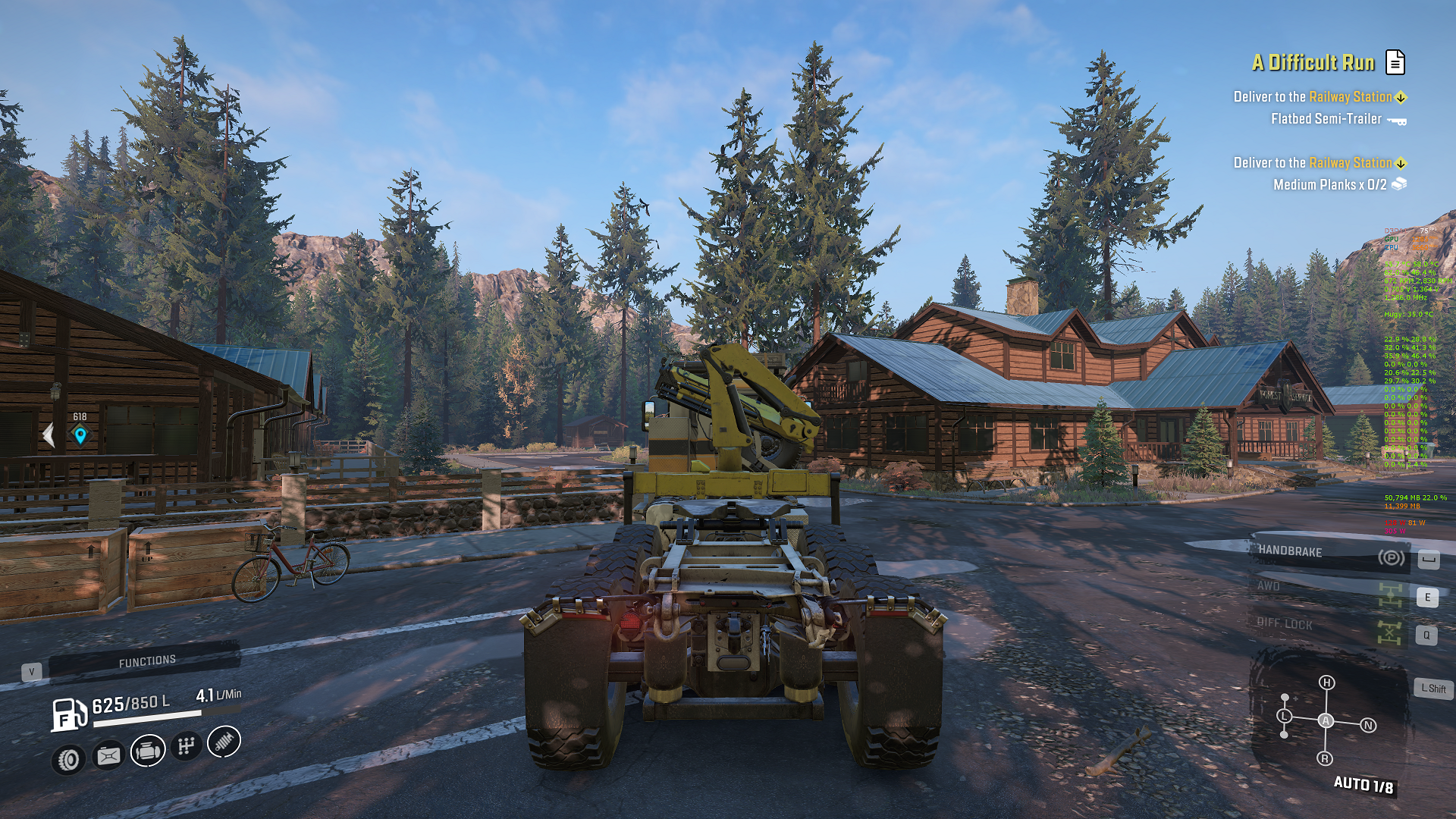This screenshot has width=1456, height=819.
Task: Click the suspension damage status icon
Action: click(224, 742)
